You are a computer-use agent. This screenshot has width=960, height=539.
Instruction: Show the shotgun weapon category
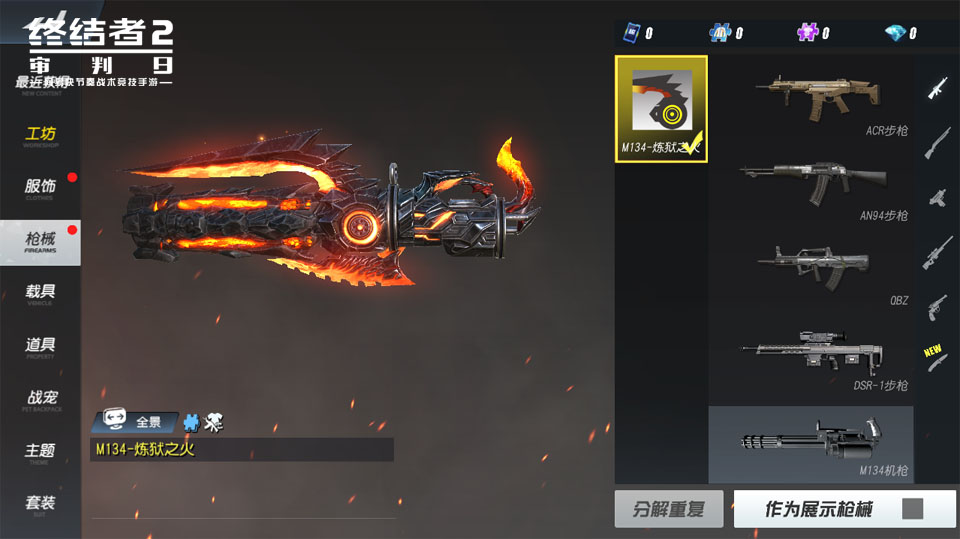pos(937,142)
